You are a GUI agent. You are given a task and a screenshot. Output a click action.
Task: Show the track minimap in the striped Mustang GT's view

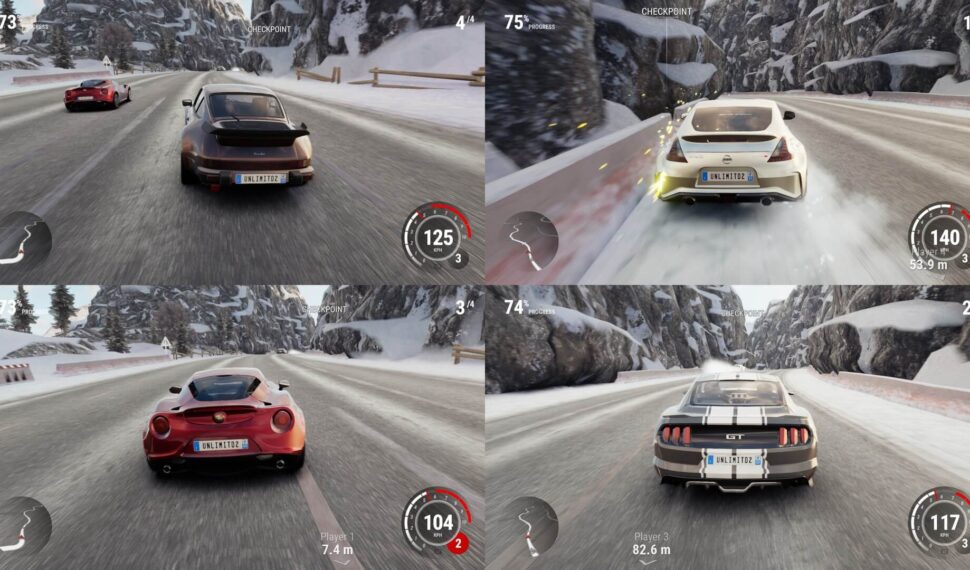(x=528, y=526)
